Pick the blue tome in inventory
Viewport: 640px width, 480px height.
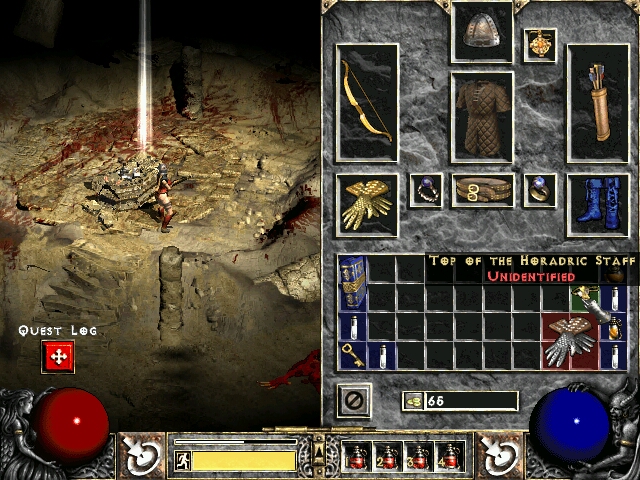353,282
